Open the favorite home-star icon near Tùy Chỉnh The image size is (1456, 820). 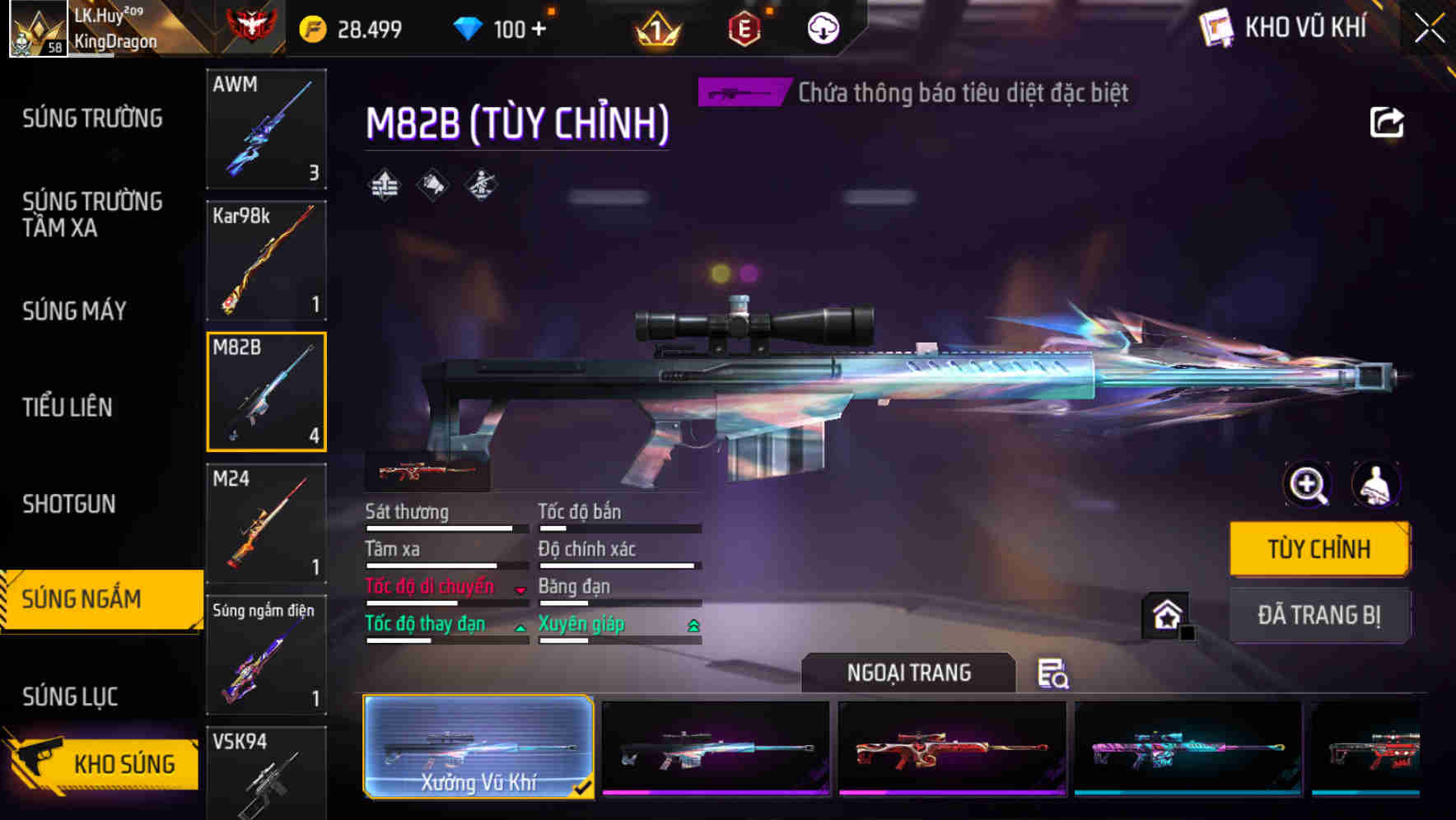1167,617
